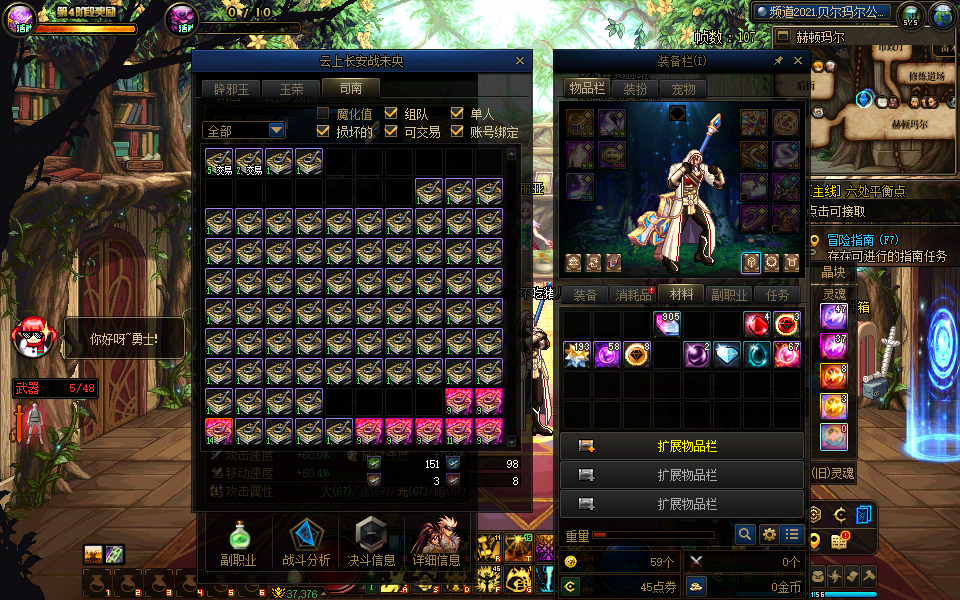
Task: Open 副职业 with the green potion
Action: tap(238, 543)
